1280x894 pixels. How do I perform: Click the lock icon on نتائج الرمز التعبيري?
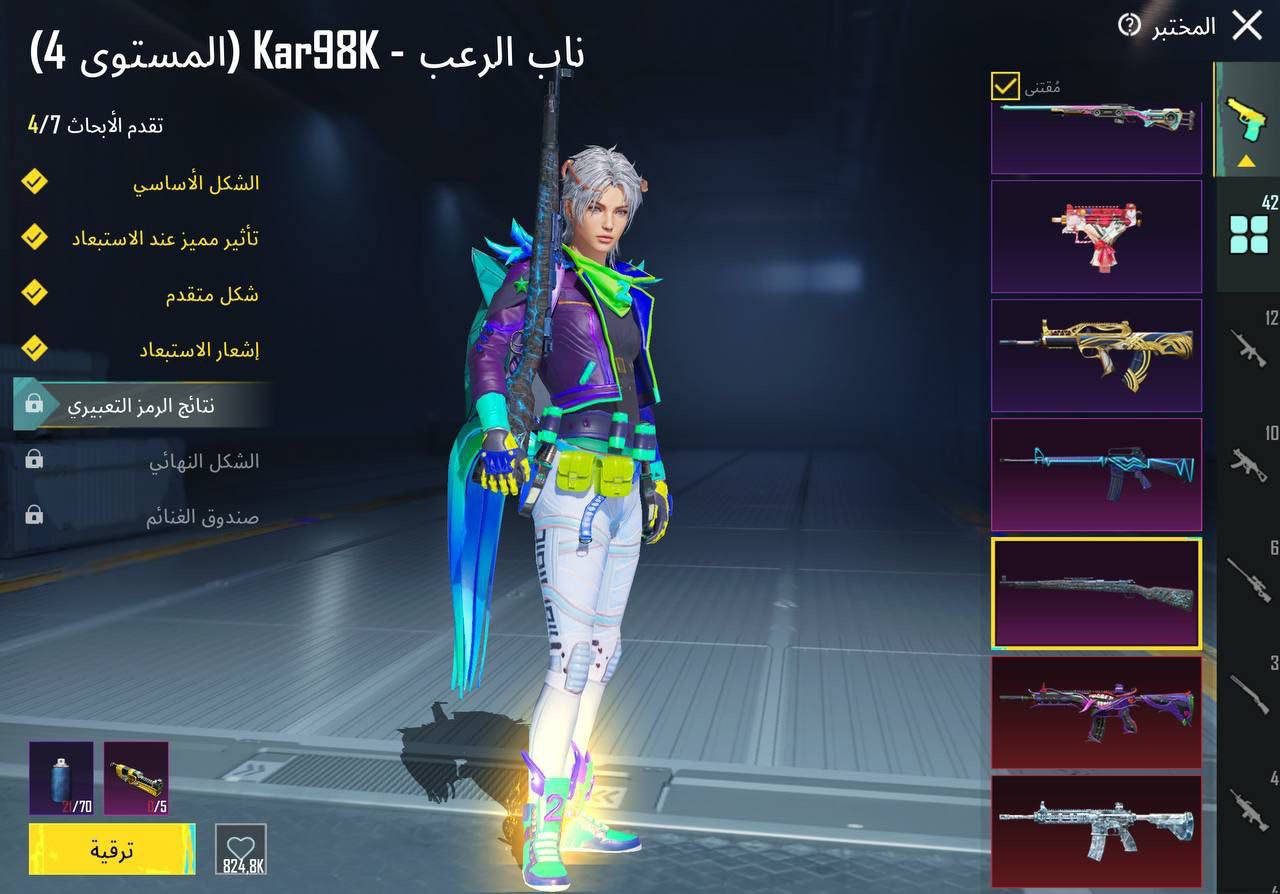[33, 402]
